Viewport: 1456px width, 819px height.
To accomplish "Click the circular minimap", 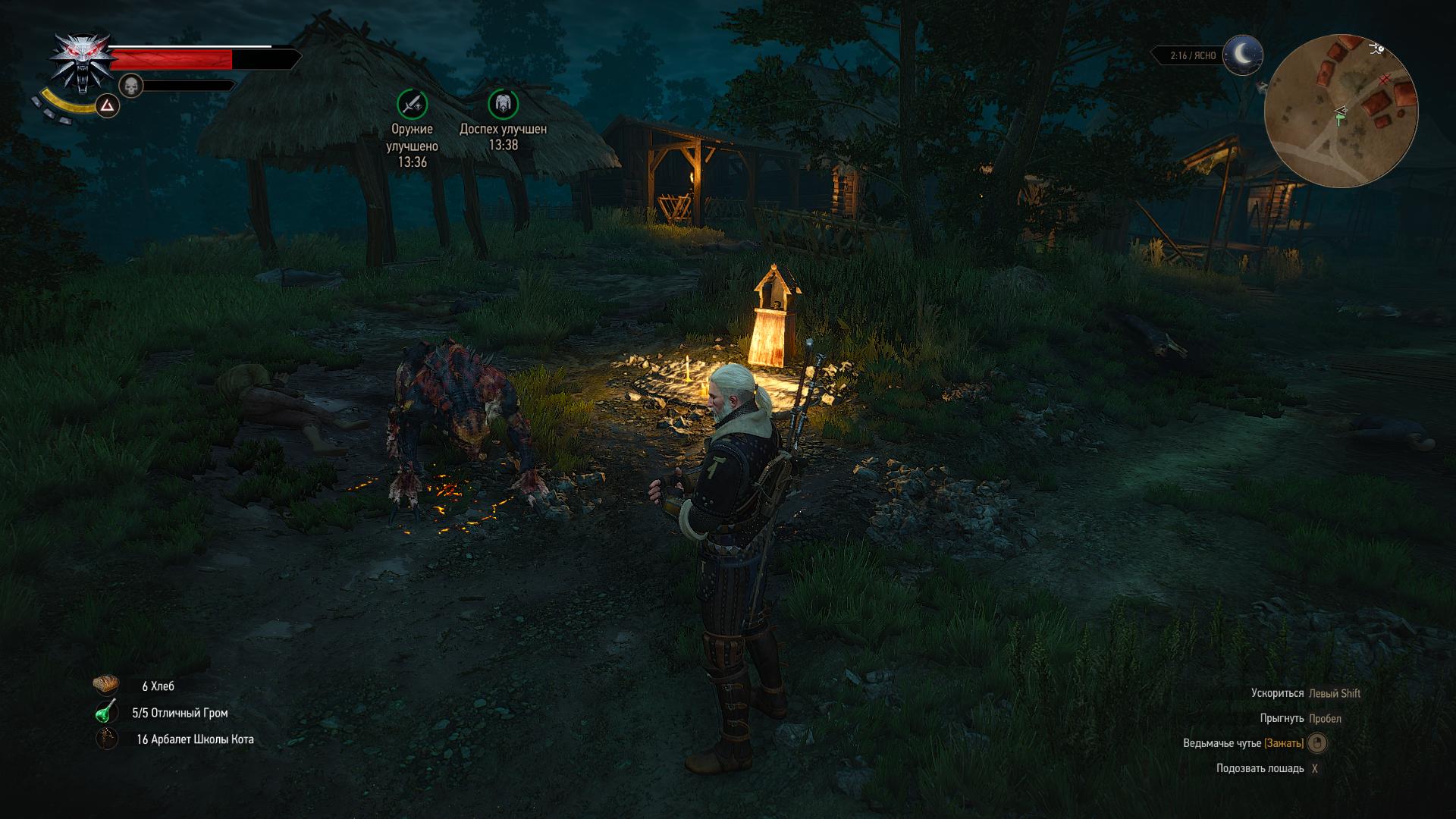I will coord(1340,111).
